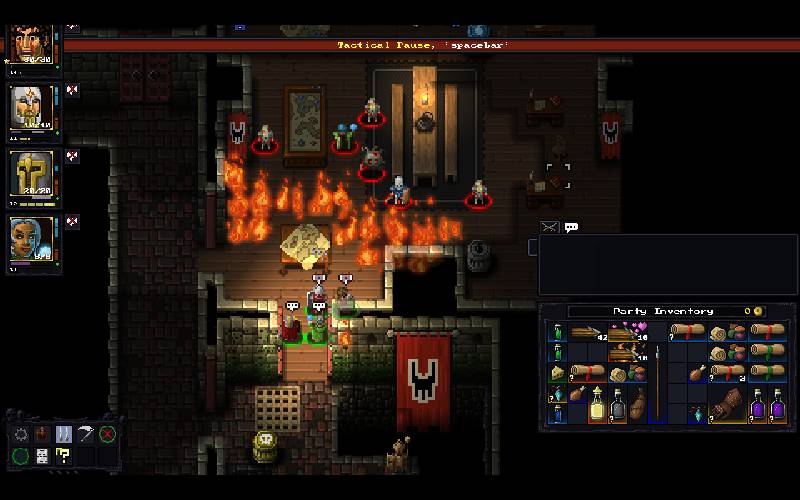The width and height of the screenshot is (800, 500).
Task: Select the bearded hero portrait
Action: coord(29,40)
